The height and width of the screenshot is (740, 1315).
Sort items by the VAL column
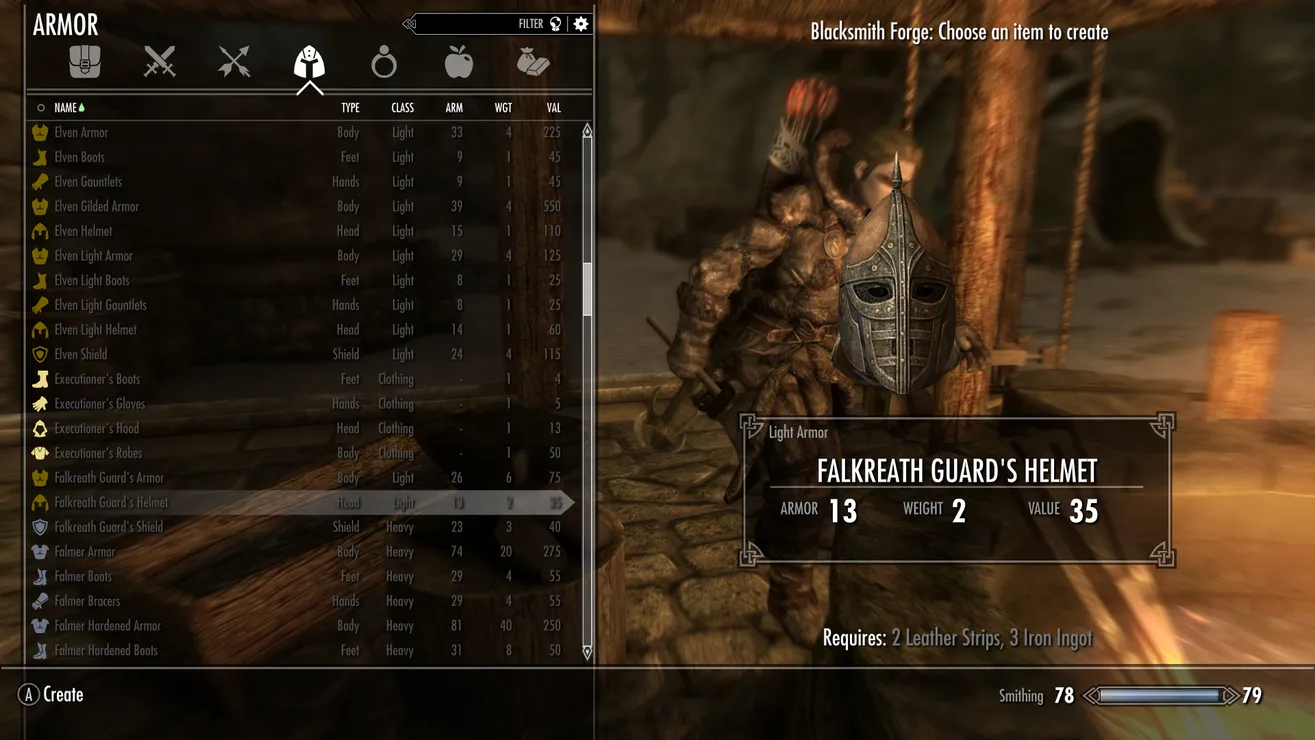tap(553, 108)
